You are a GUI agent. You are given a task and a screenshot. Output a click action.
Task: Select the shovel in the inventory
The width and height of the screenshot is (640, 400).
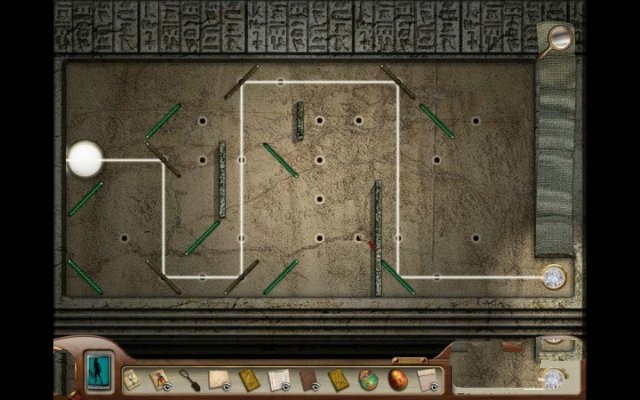click(x=187, y=380)
